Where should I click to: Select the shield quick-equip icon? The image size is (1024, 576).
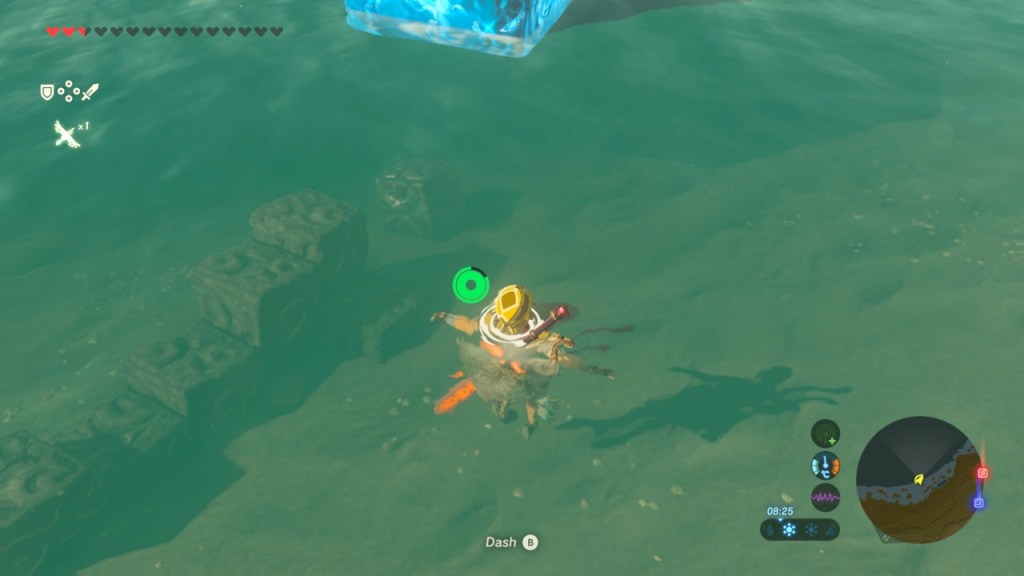click(x=46, y=92)
